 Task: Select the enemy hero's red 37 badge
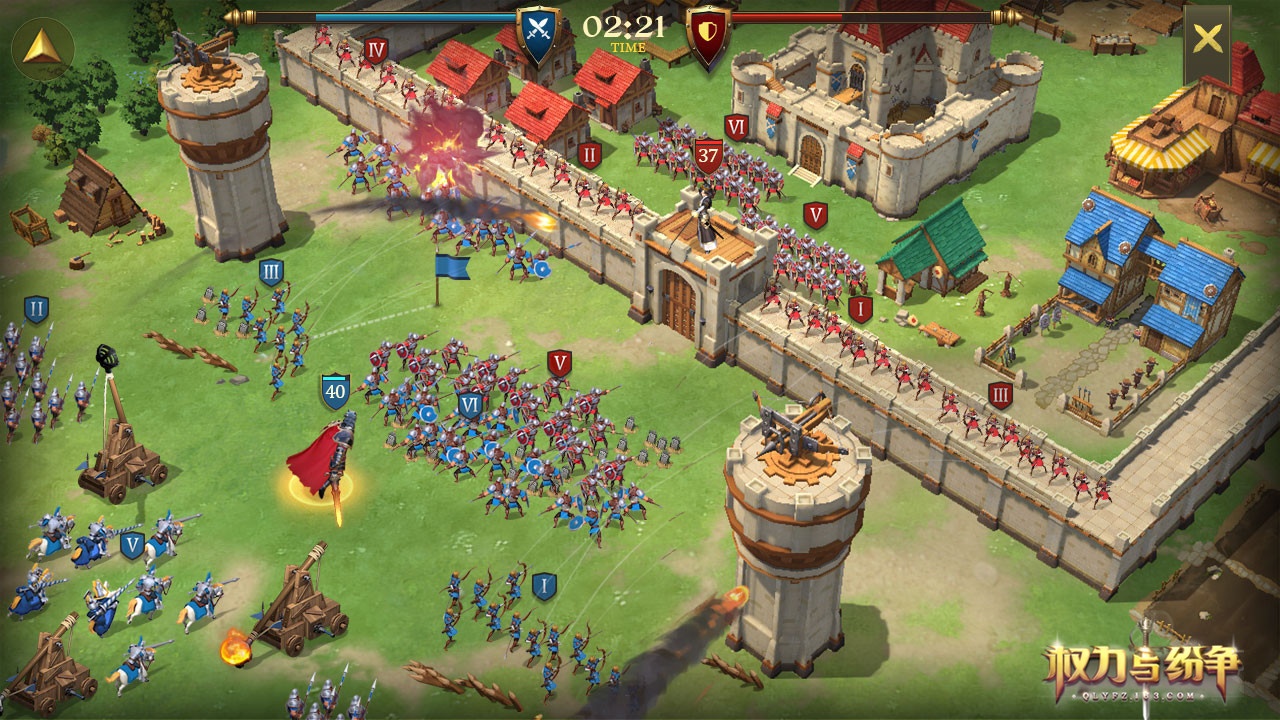pos(708,156)
